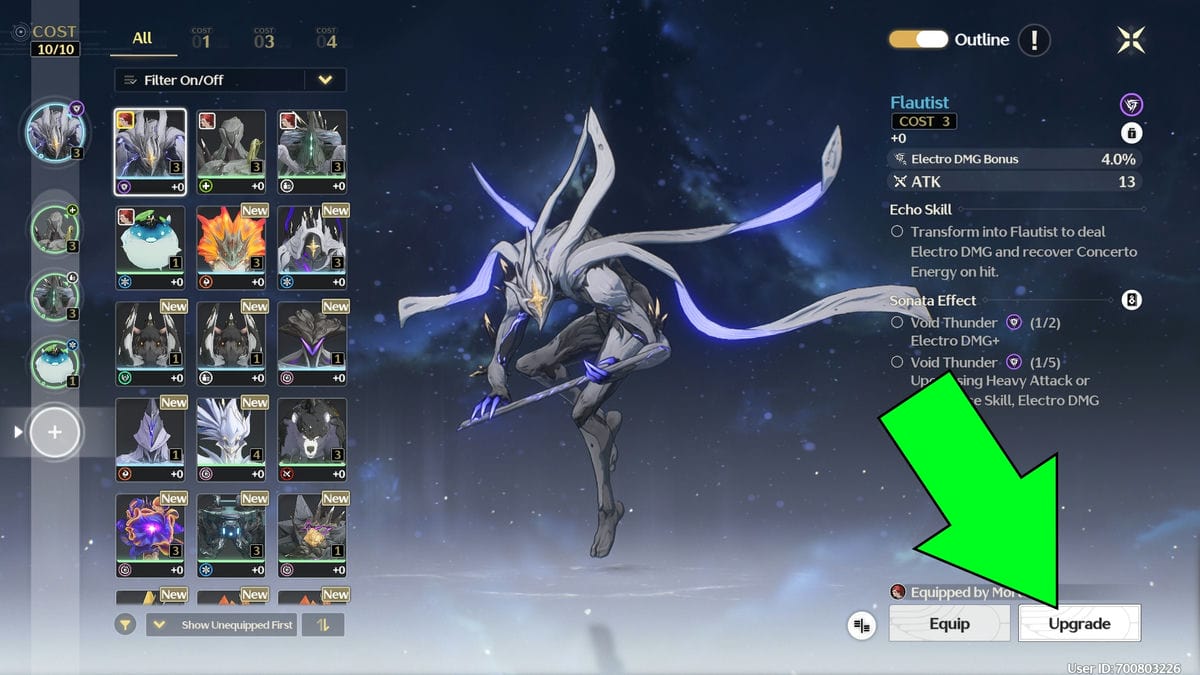Viewport: 1200px width, 675px height.
Task: Toggle the lock icon on Flautist
Action: pyautogui.click(x=1131, y=133)
